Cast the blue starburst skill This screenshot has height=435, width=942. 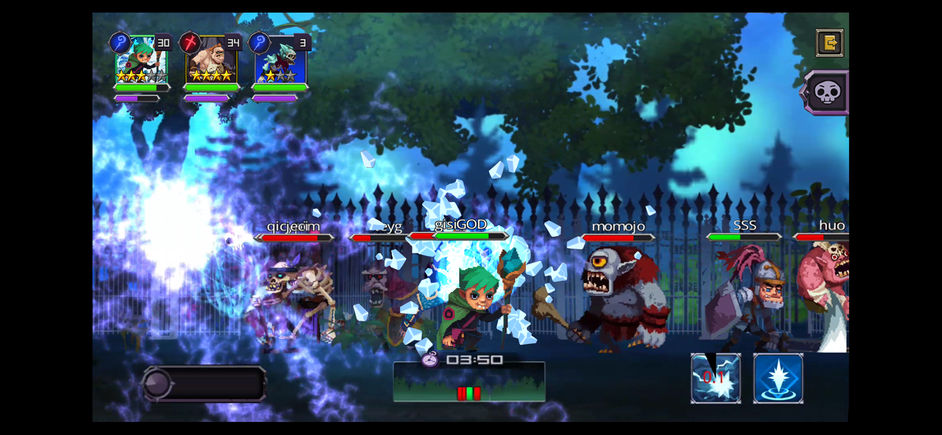(x=778, y=377)
